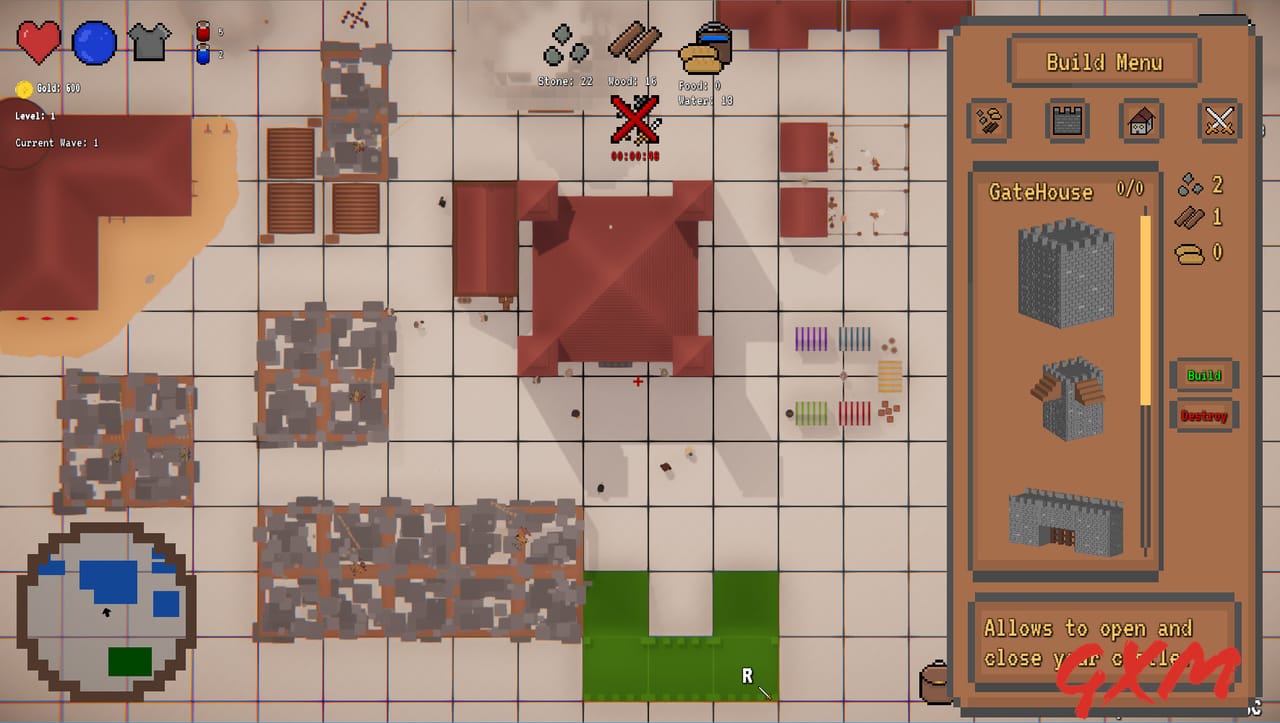This screenshot has width=1280, height=723.
Task: Select the gray armor shirt icon
Action: tap(148, 40)
